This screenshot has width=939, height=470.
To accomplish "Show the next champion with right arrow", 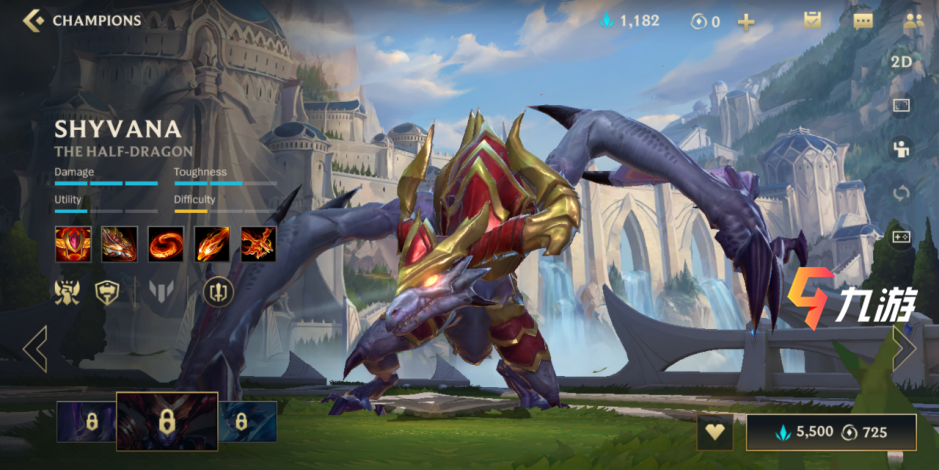I will point(903,349).
